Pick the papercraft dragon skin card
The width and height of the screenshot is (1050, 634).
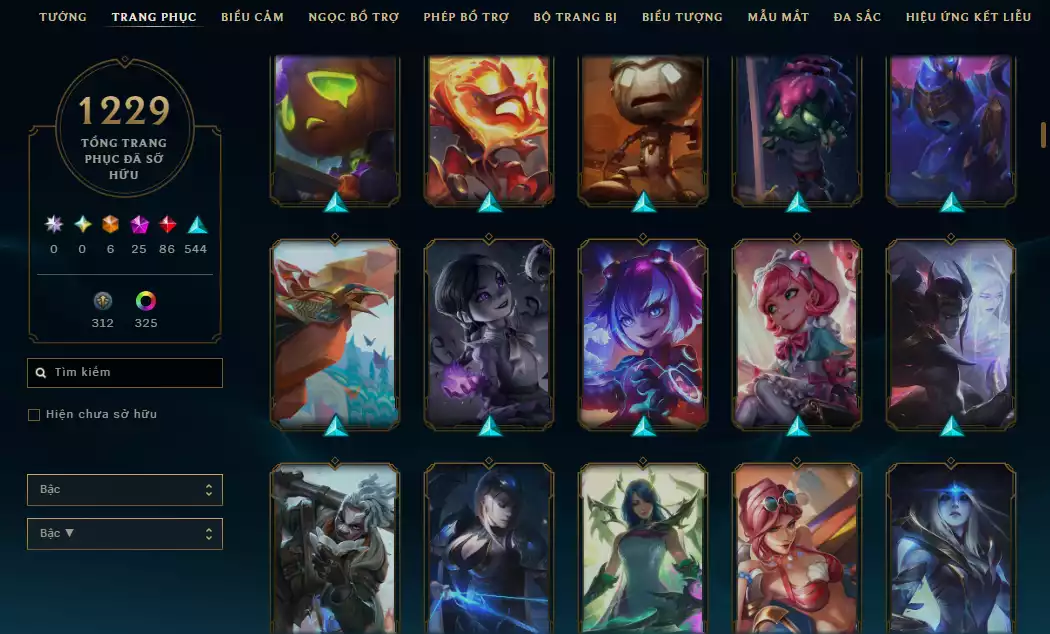(335, 333)
